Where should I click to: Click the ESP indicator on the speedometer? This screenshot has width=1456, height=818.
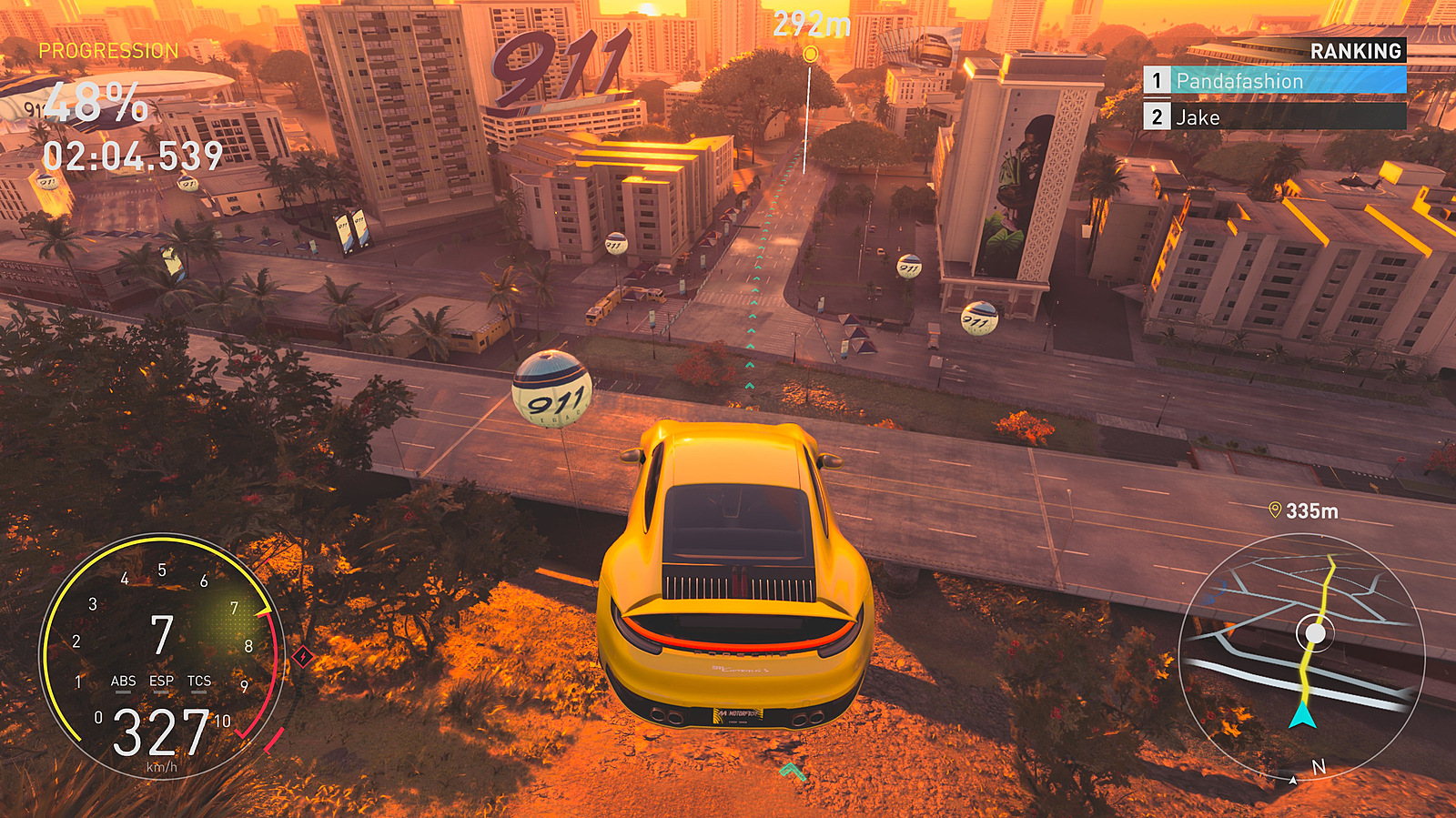point(161,682)
